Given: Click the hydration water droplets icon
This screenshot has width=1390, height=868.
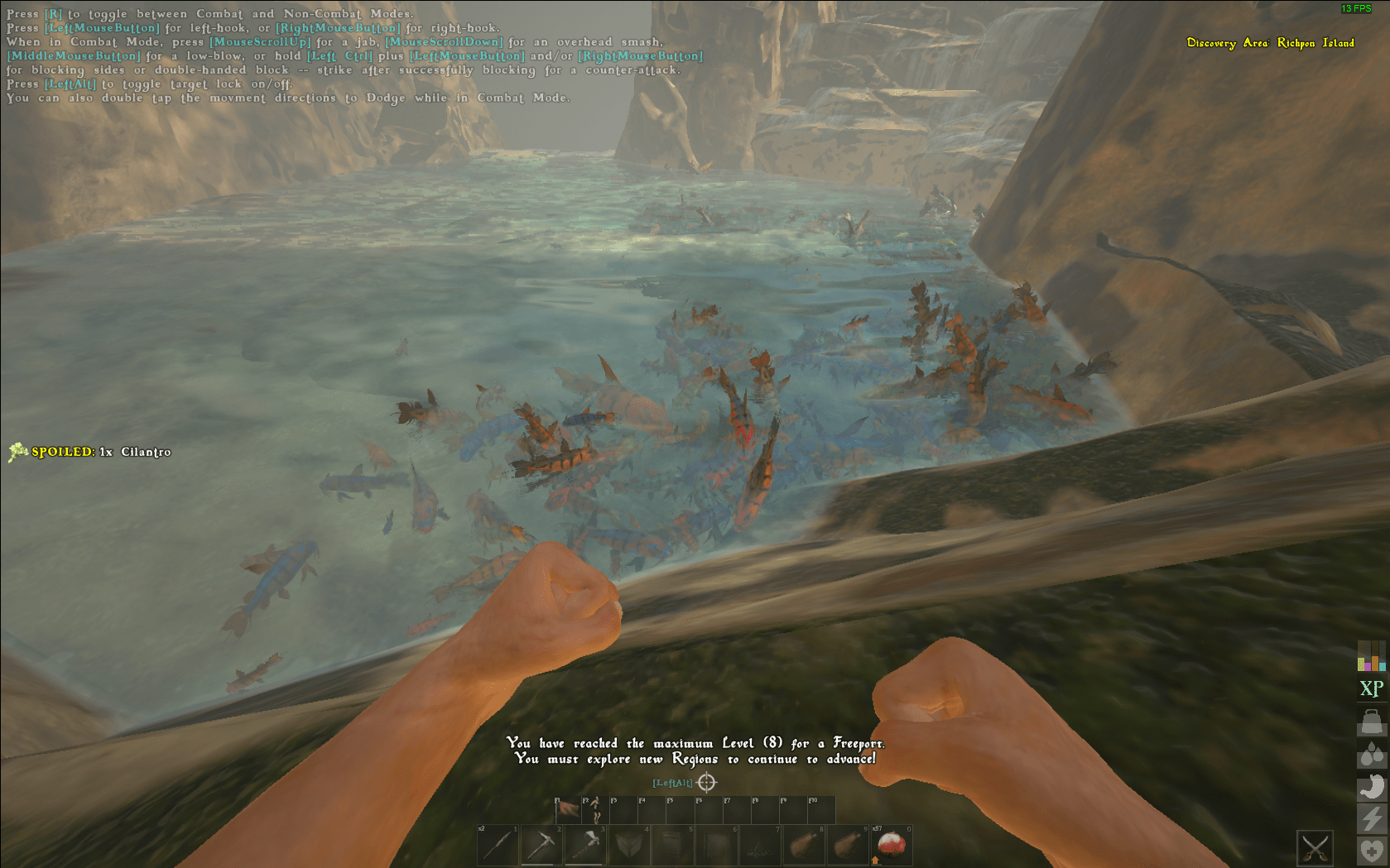Looking at the screenshot, I should (1371, 753).
